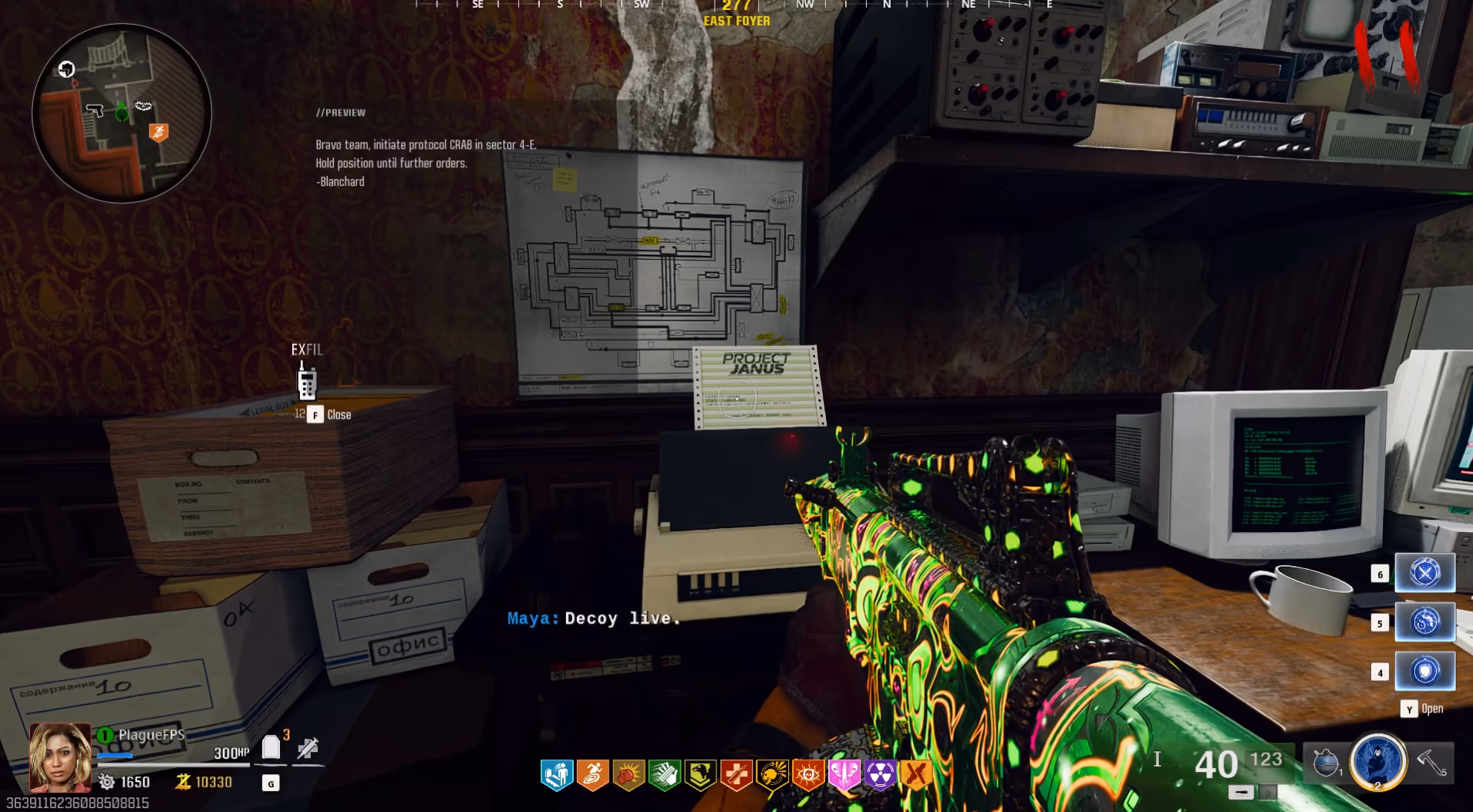The height and width of the screenshot is (812, 1473).
Task: Select the Exfil radio marker
Action: (307, 380)
